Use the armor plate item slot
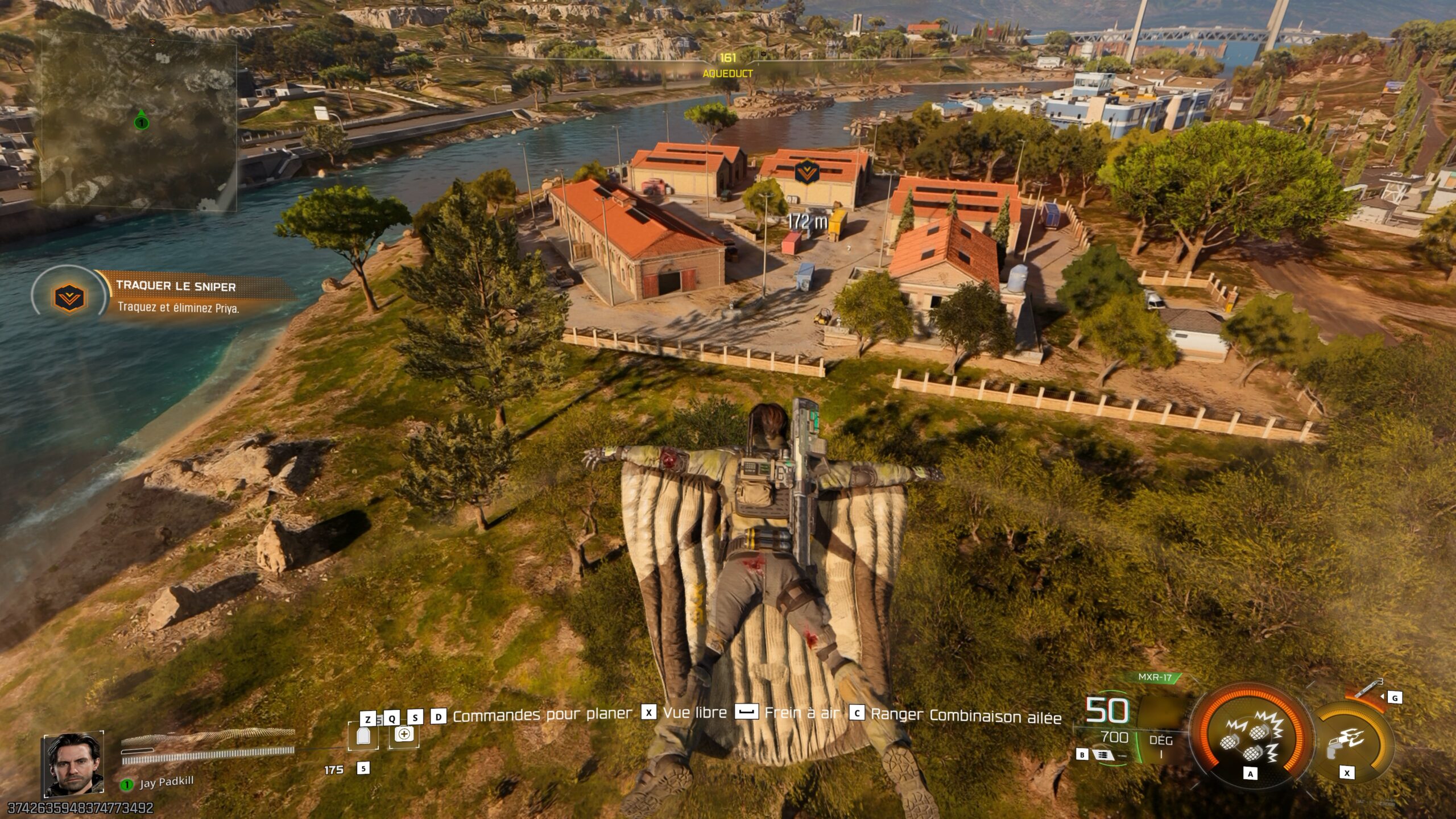This screenshot has width=1456, height=819. point(363,735)
